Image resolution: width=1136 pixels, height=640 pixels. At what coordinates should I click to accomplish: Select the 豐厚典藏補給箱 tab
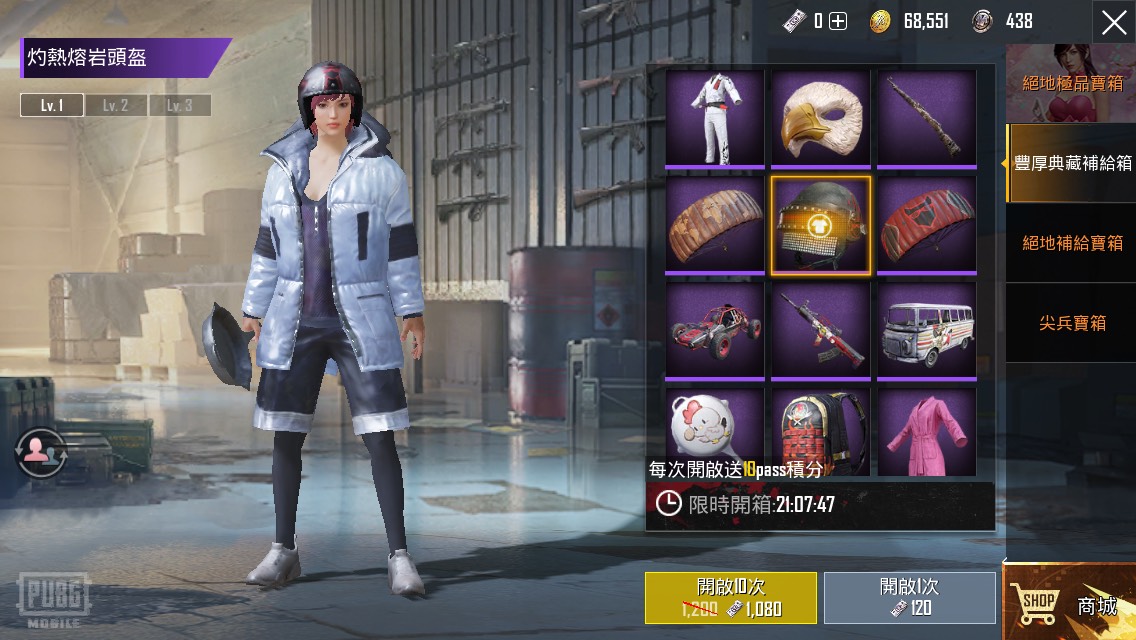coord(1072,163)
